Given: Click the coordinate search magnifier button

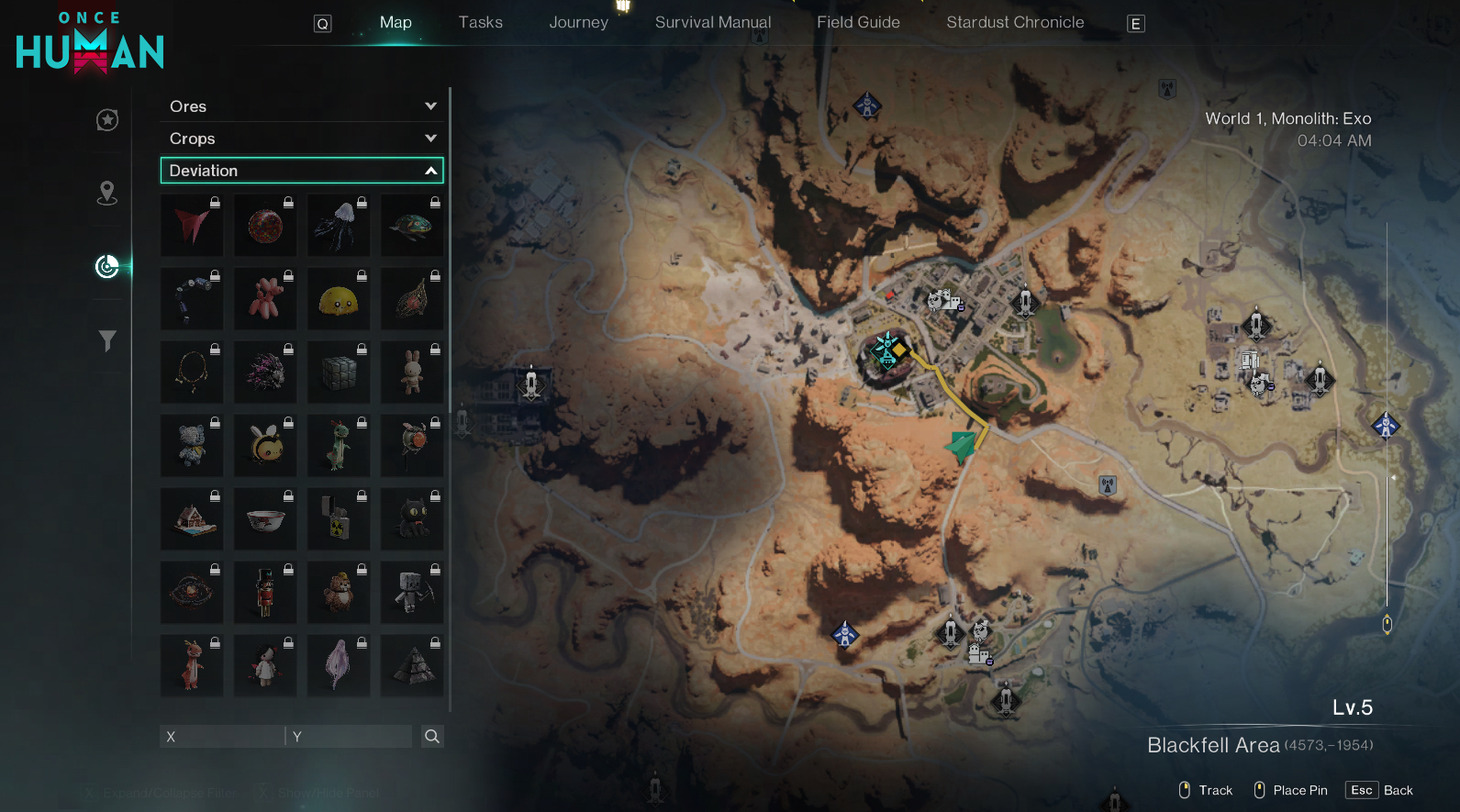Looking at the screenshot, I should point(432,737).
